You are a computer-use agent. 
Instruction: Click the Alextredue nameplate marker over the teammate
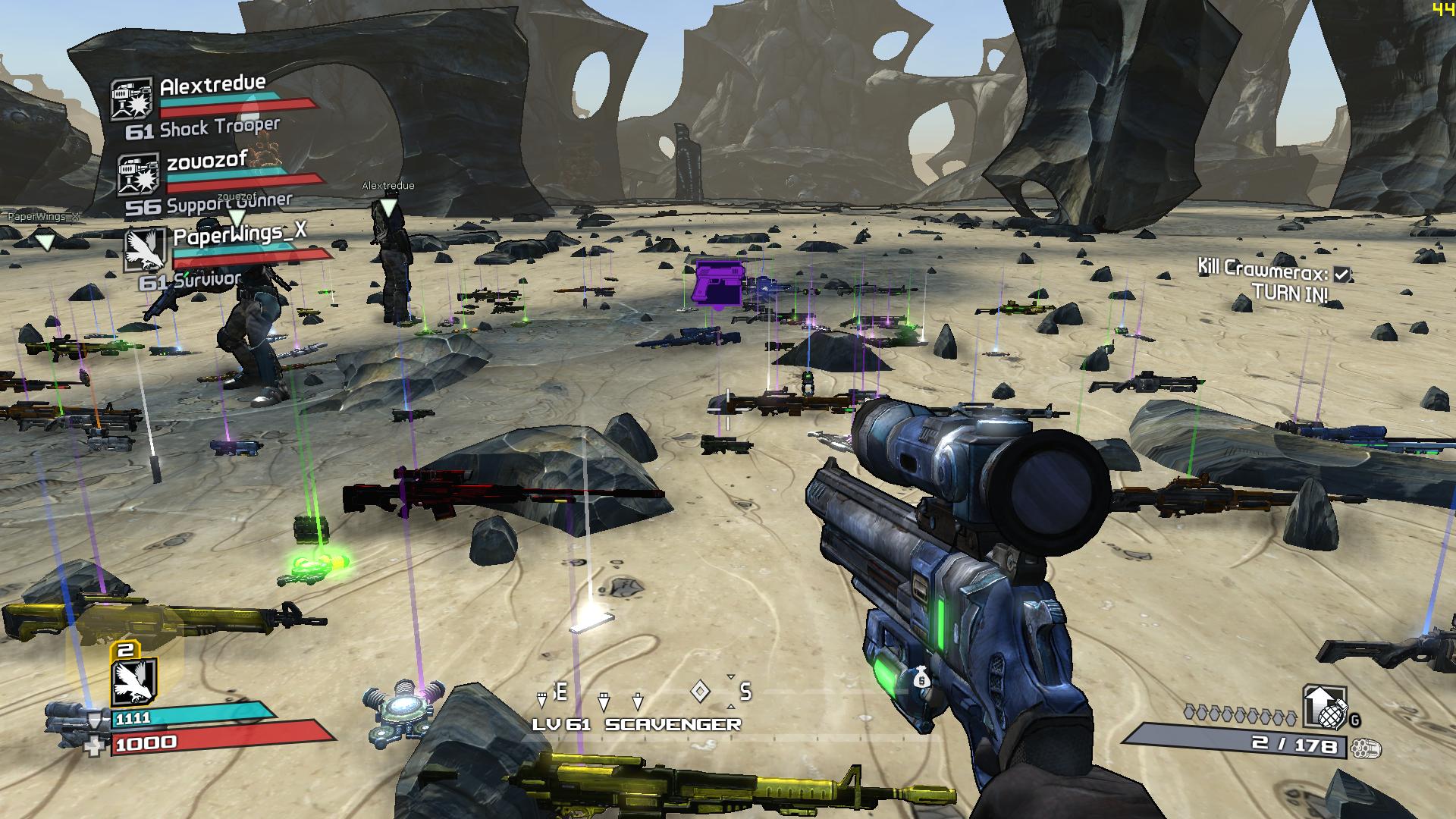tap(388, 206)
